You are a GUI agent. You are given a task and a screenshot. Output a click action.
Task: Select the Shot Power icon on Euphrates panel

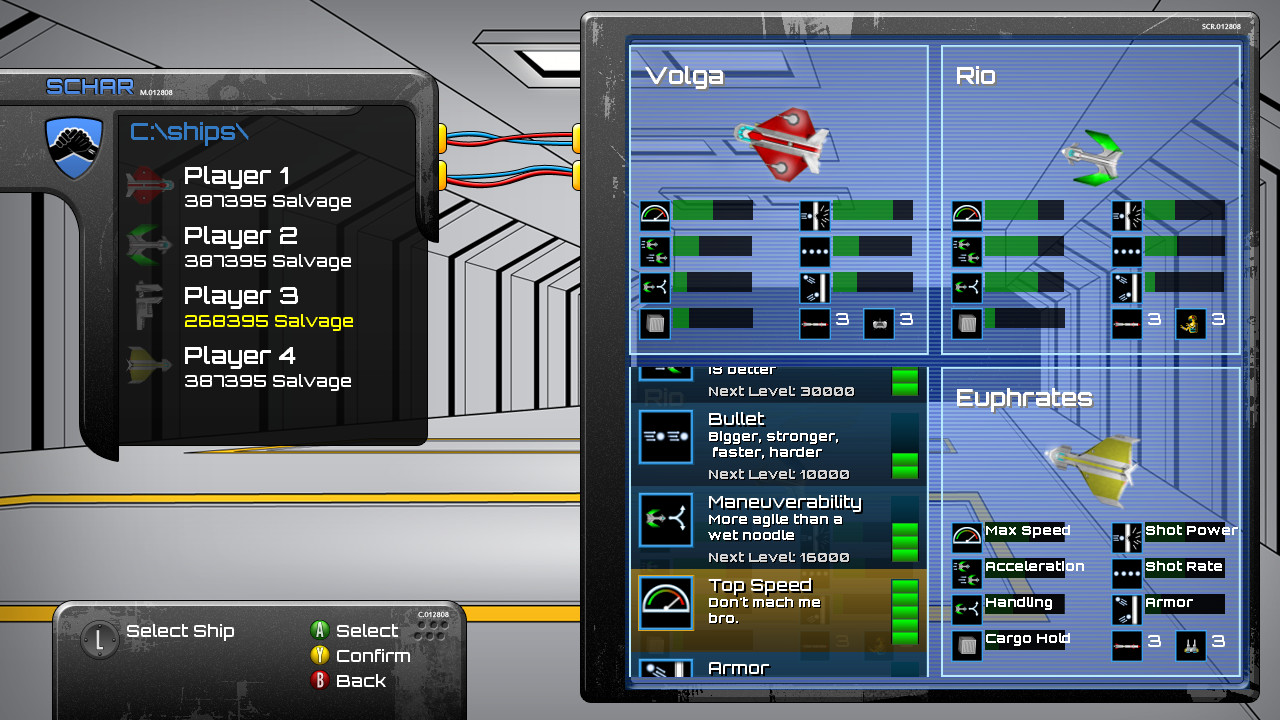1126,538
